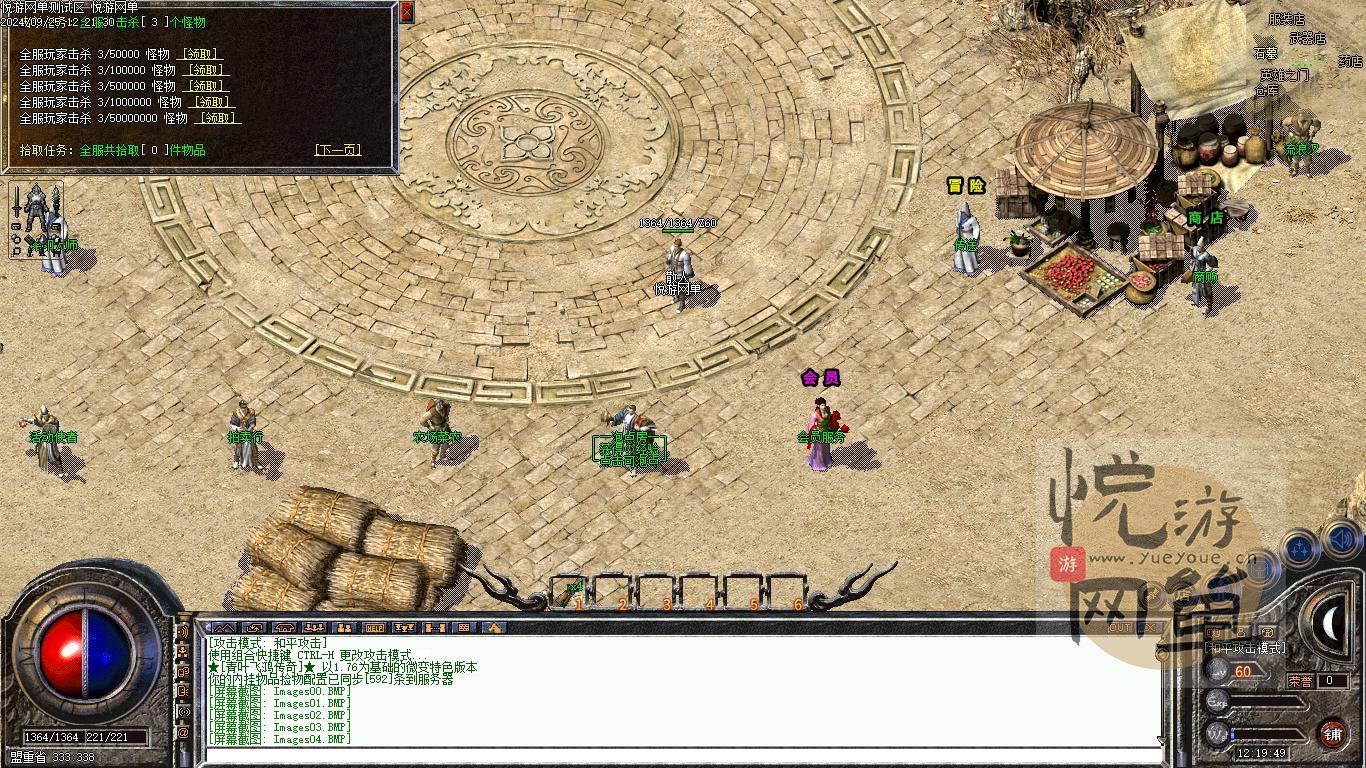1366x768 pixels.
Task: Go to next page (下一页) of quests
Action: click(337, 150)
